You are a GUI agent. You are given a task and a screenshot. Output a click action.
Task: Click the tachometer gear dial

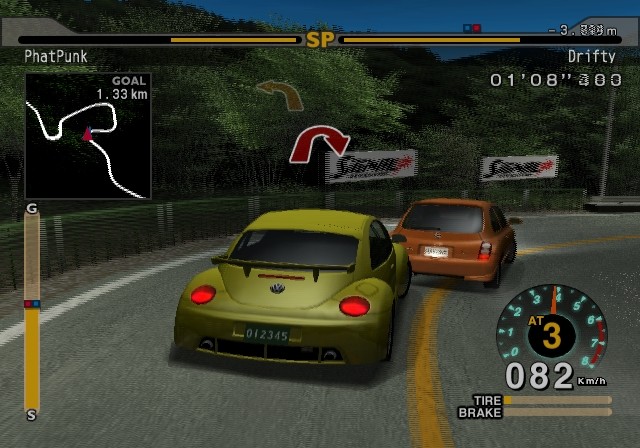pyautogui.click(x=552, y=332)
